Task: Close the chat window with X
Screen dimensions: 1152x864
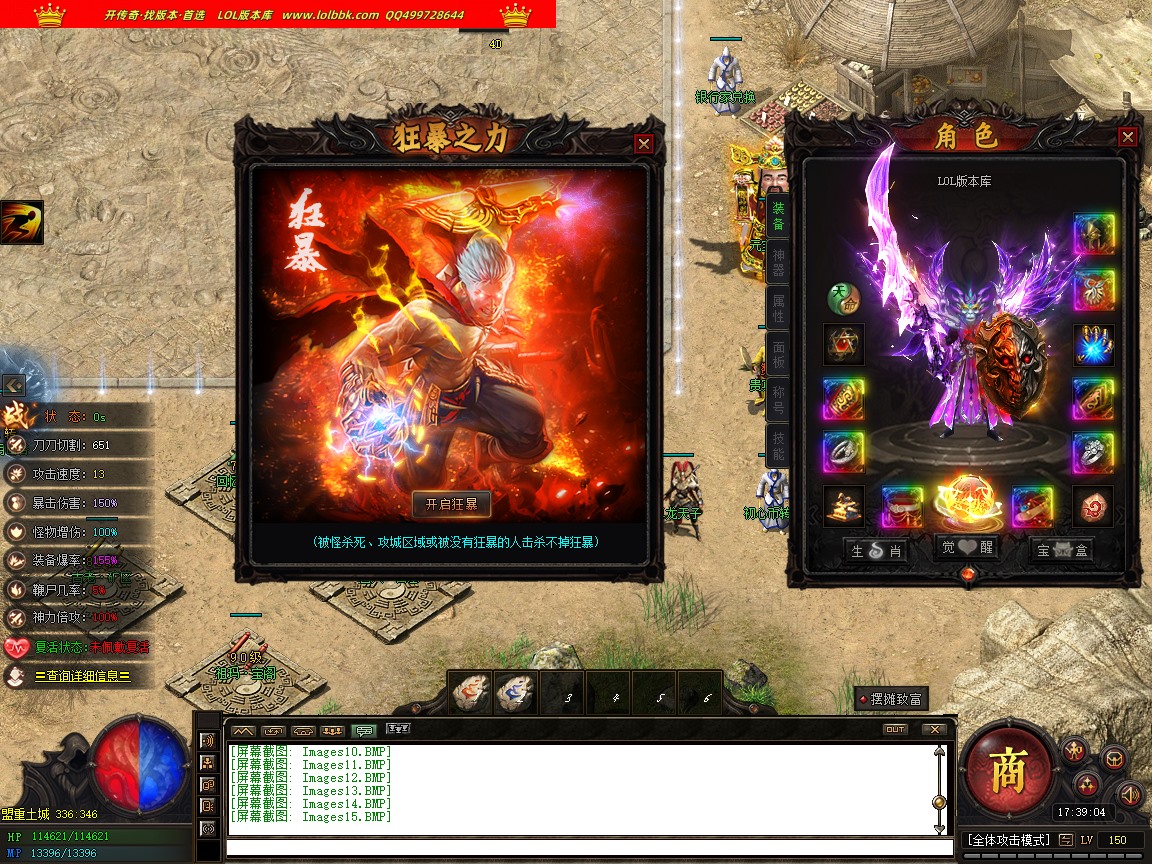Action: pyautogui.click(x=933, y=730)
